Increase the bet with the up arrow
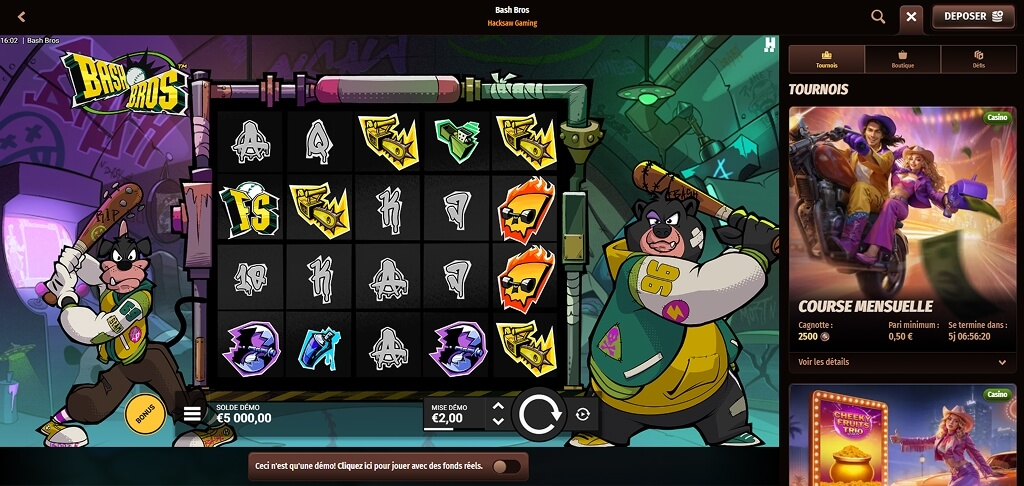The width and height of the screenshot is (1024, 486). coord(497,406)
